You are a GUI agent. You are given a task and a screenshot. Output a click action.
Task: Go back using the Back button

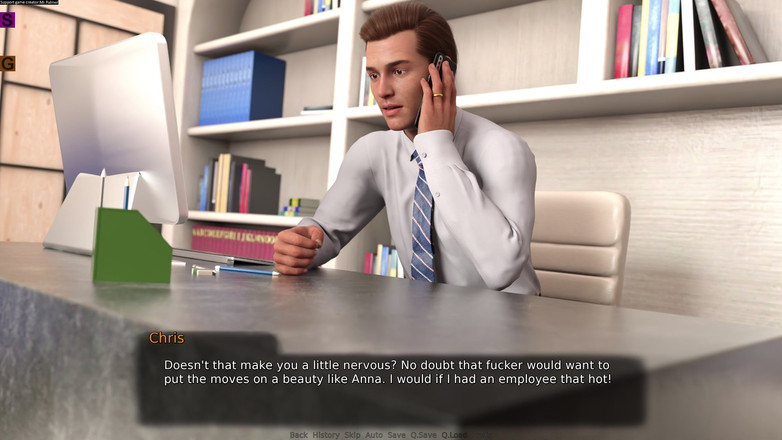[298, 435]
